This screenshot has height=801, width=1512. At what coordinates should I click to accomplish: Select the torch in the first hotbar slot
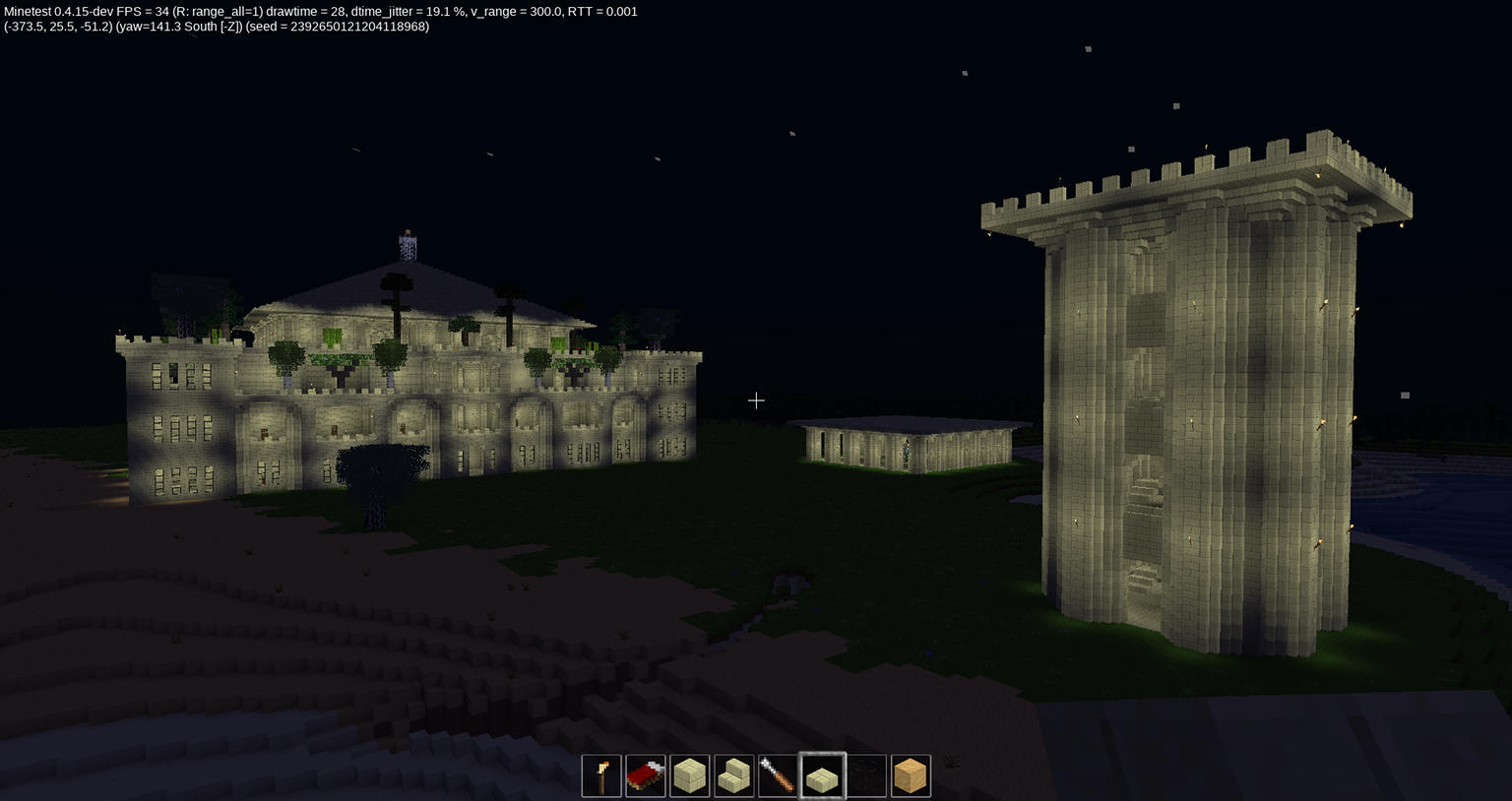(601, 775)
